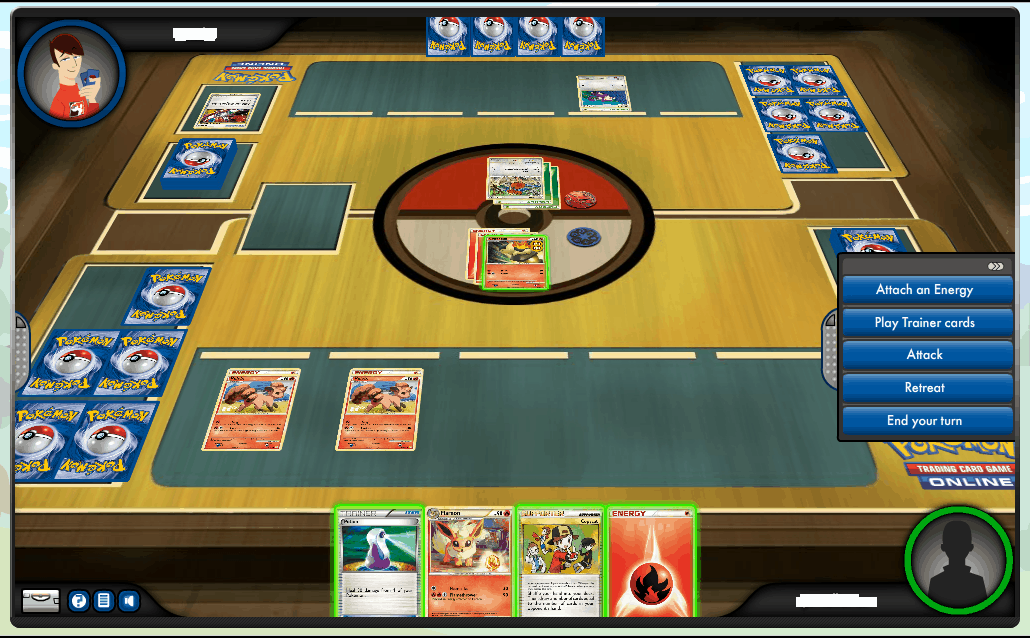This screenshot has width=1030, height=638.
Task: Open the game log list icon
Action: coord(103,601)
